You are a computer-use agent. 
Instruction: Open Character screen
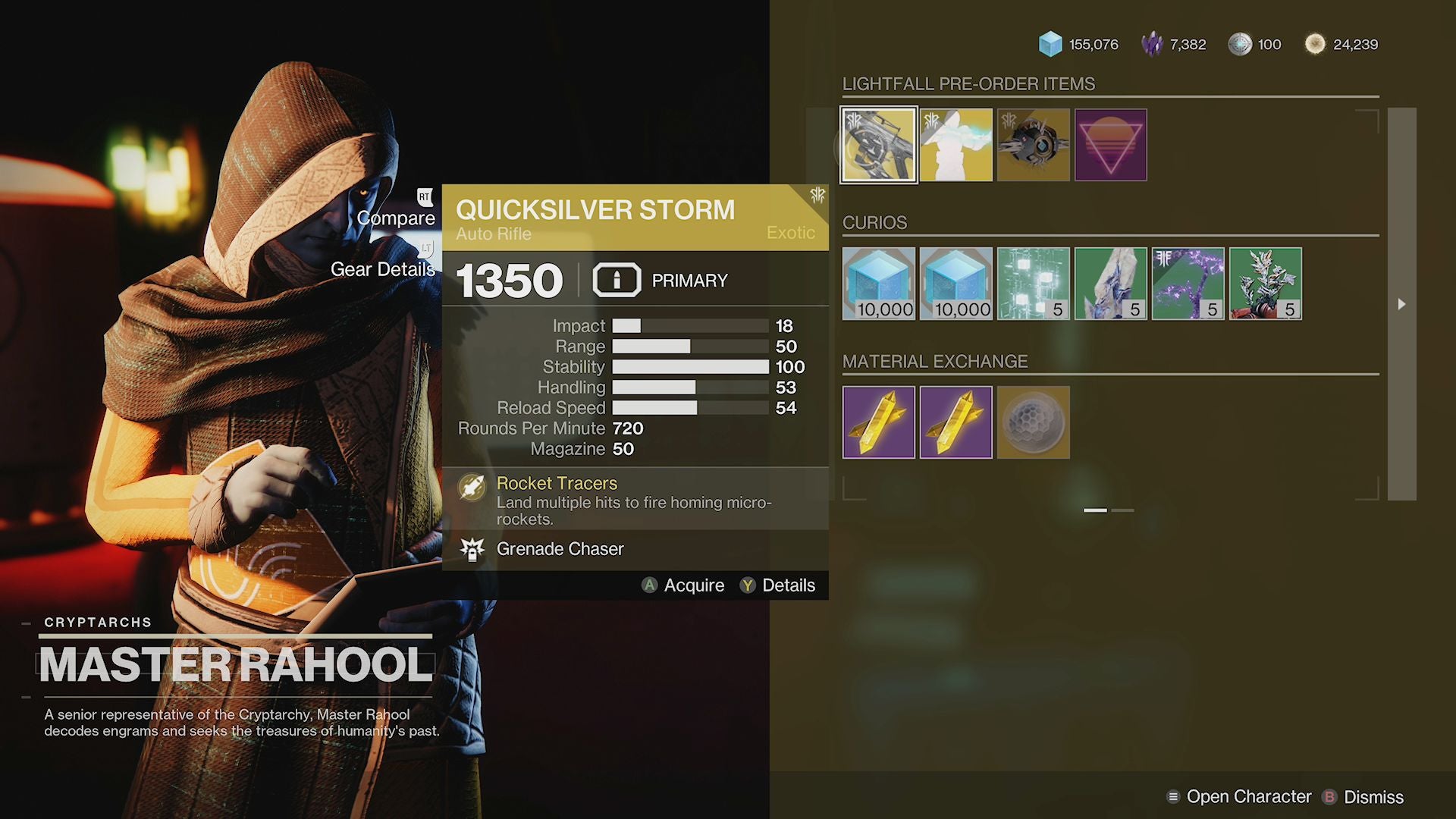click(1241, 797)
